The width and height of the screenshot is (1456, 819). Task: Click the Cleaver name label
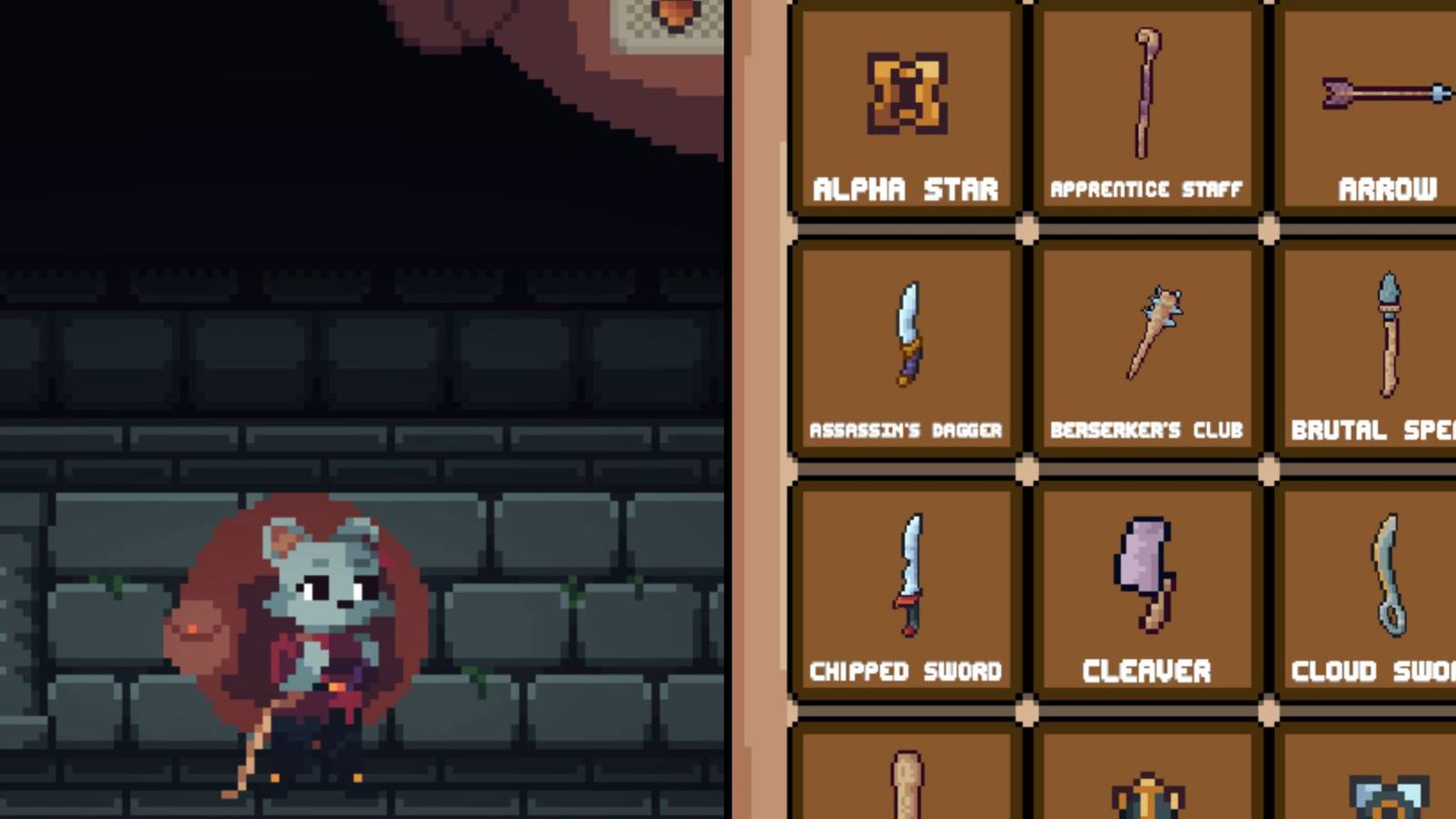coord(1147,671)
